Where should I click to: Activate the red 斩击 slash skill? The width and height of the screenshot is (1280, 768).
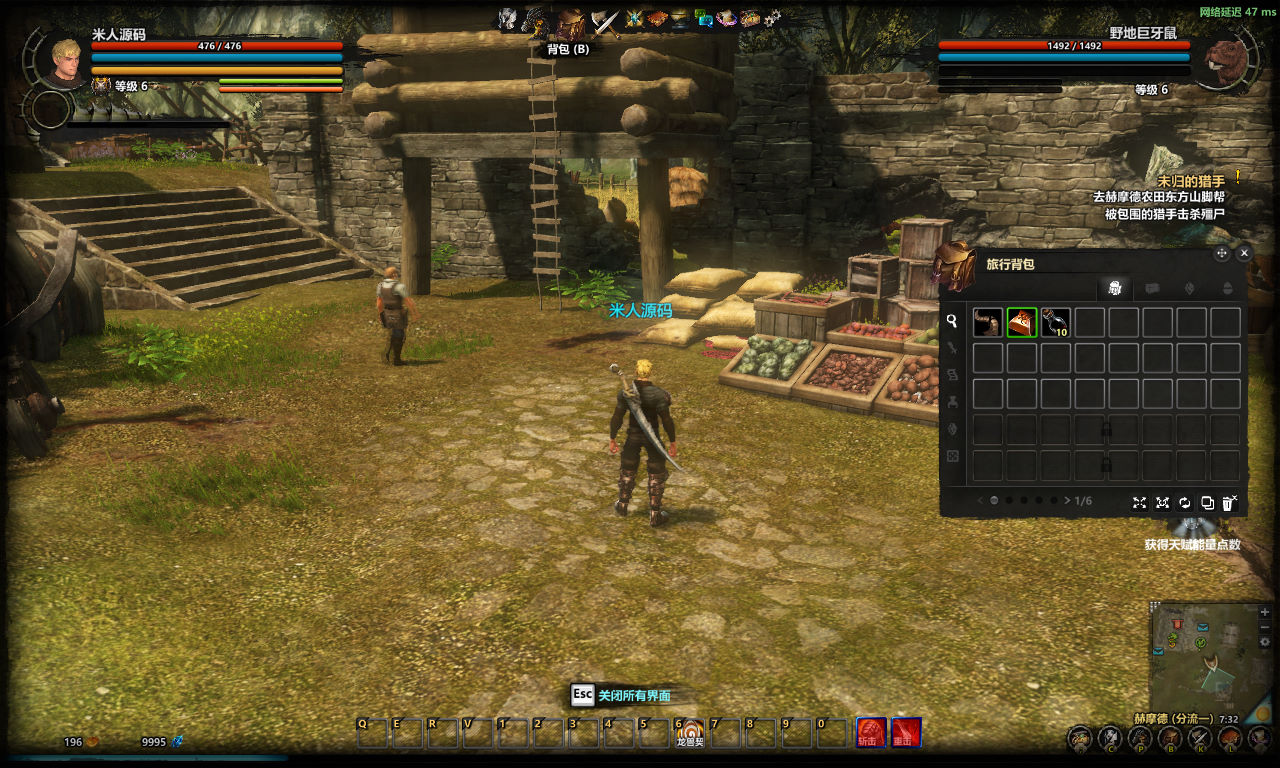[870, 732]
